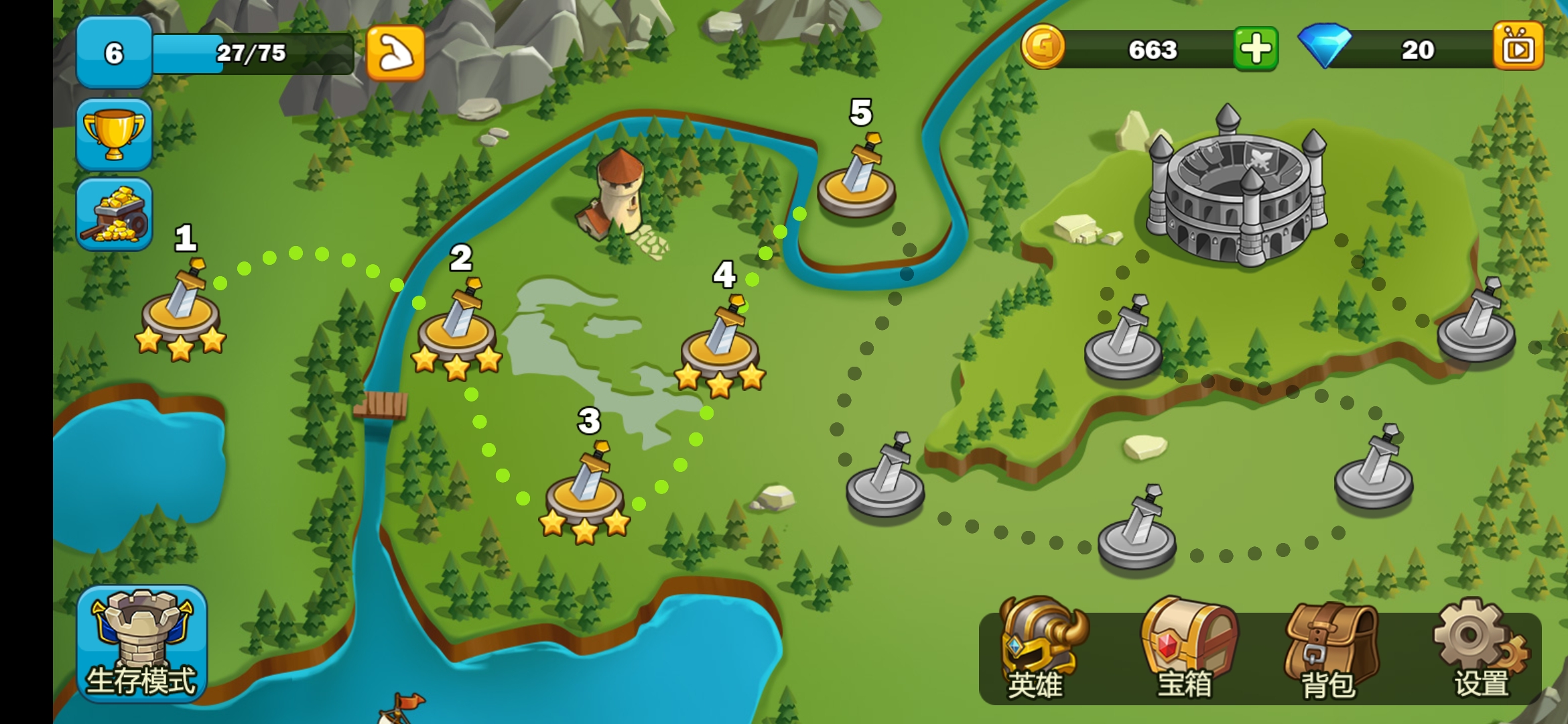Tap the orange flexing arm button
The height and width of the screenshot is (724, 1568).
395,54
